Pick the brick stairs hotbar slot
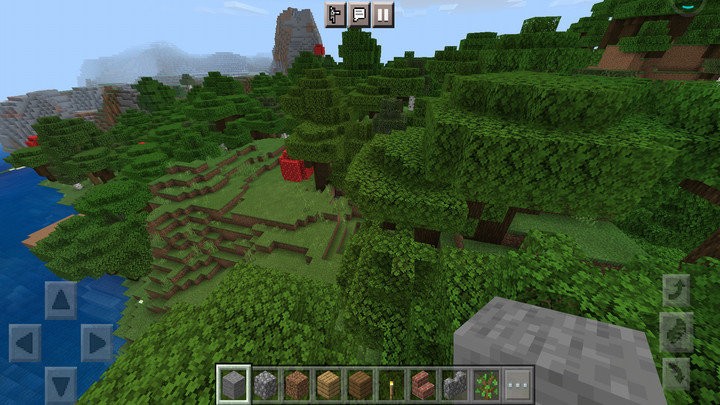Image resolution: width=720 pixels, height=405 pixels. coord(423,383)
